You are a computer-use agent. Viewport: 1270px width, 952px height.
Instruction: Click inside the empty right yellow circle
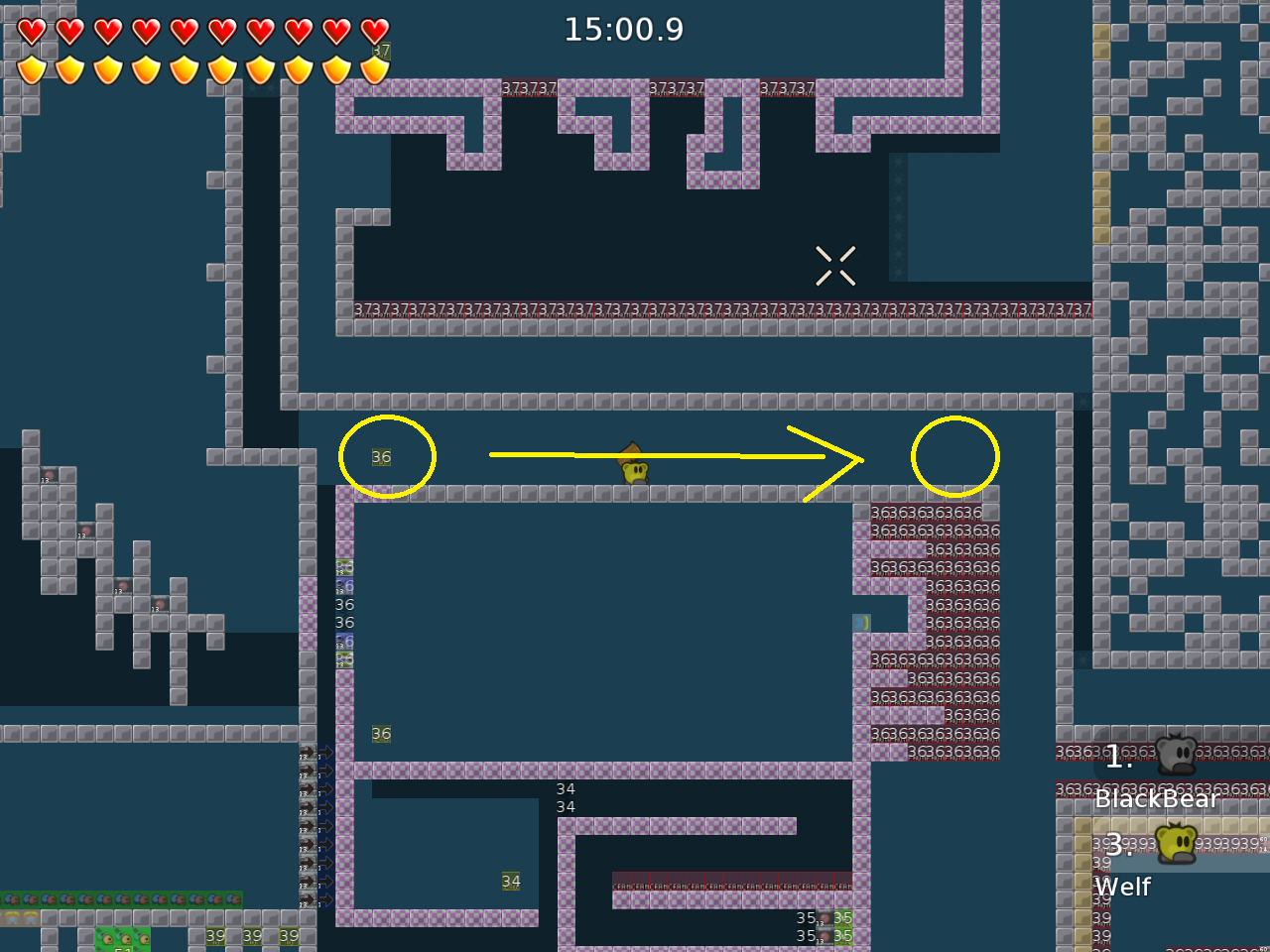pyautogui.click(x=954, y=456)
